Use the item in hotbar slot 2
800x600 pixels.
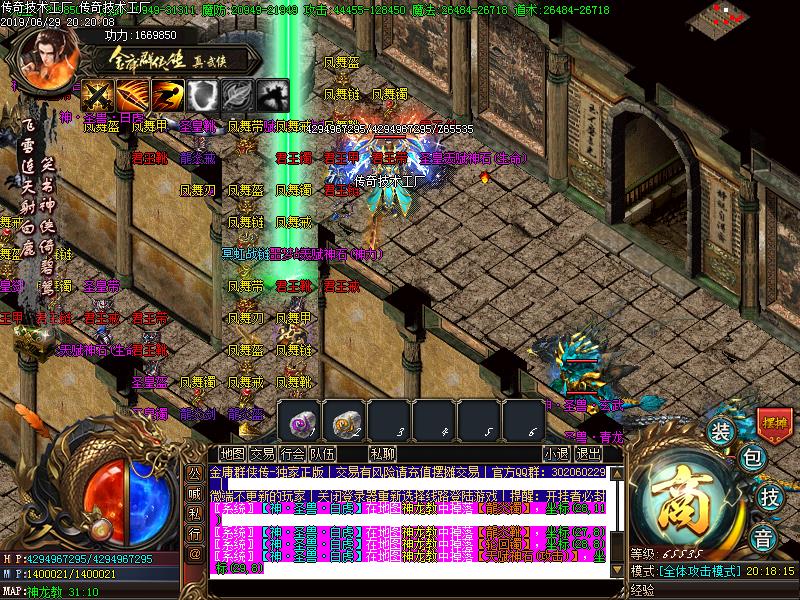tap(345, 420)
